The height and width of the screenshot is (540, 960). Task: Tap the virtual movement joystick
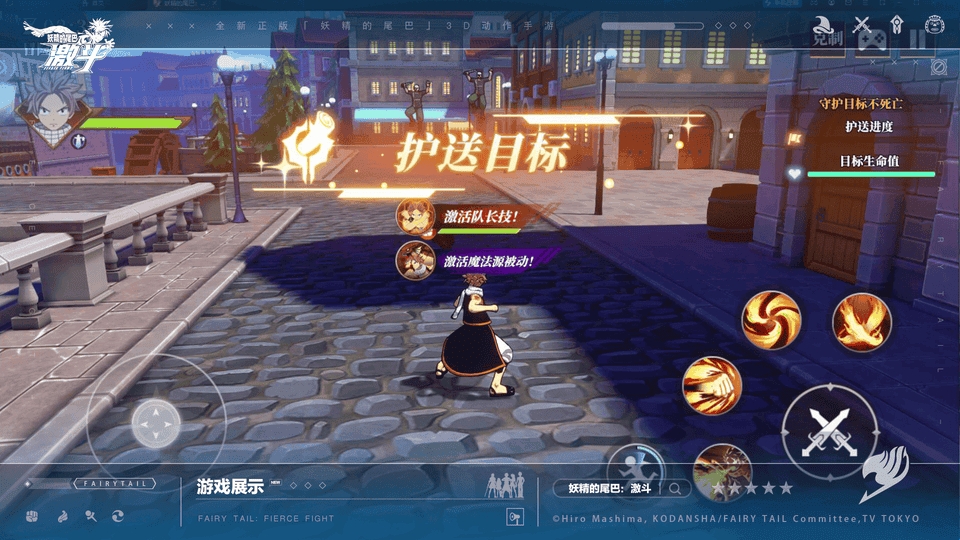click(x=156, y=424)
